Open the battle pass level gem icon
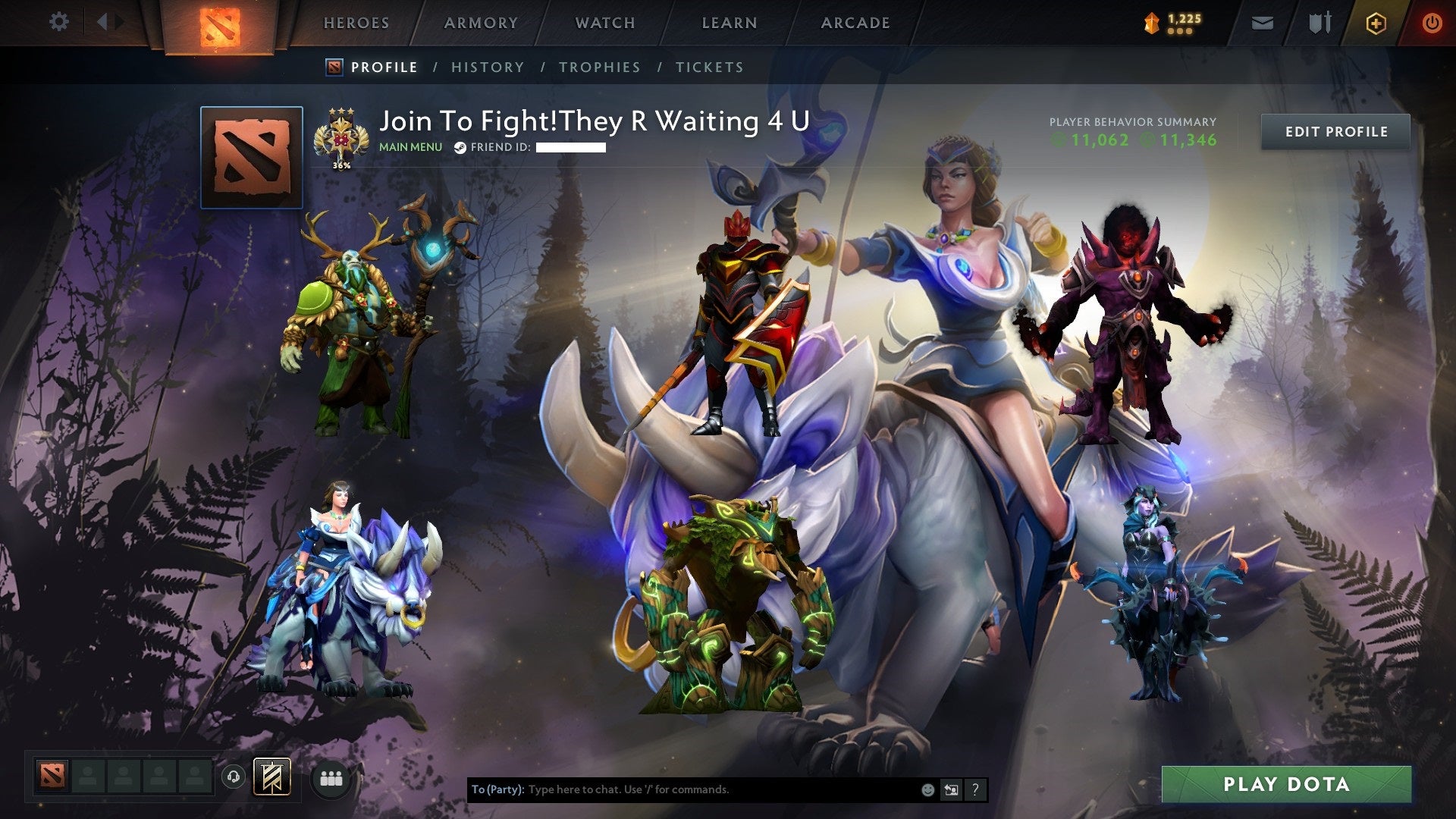1456x819 pixels. coord(1152,23)
